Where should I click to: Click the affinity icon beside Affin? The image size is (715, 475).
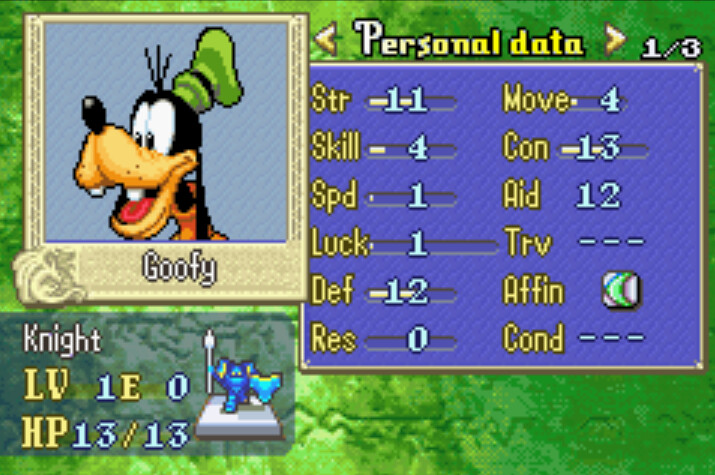click(x=620, y=291)
